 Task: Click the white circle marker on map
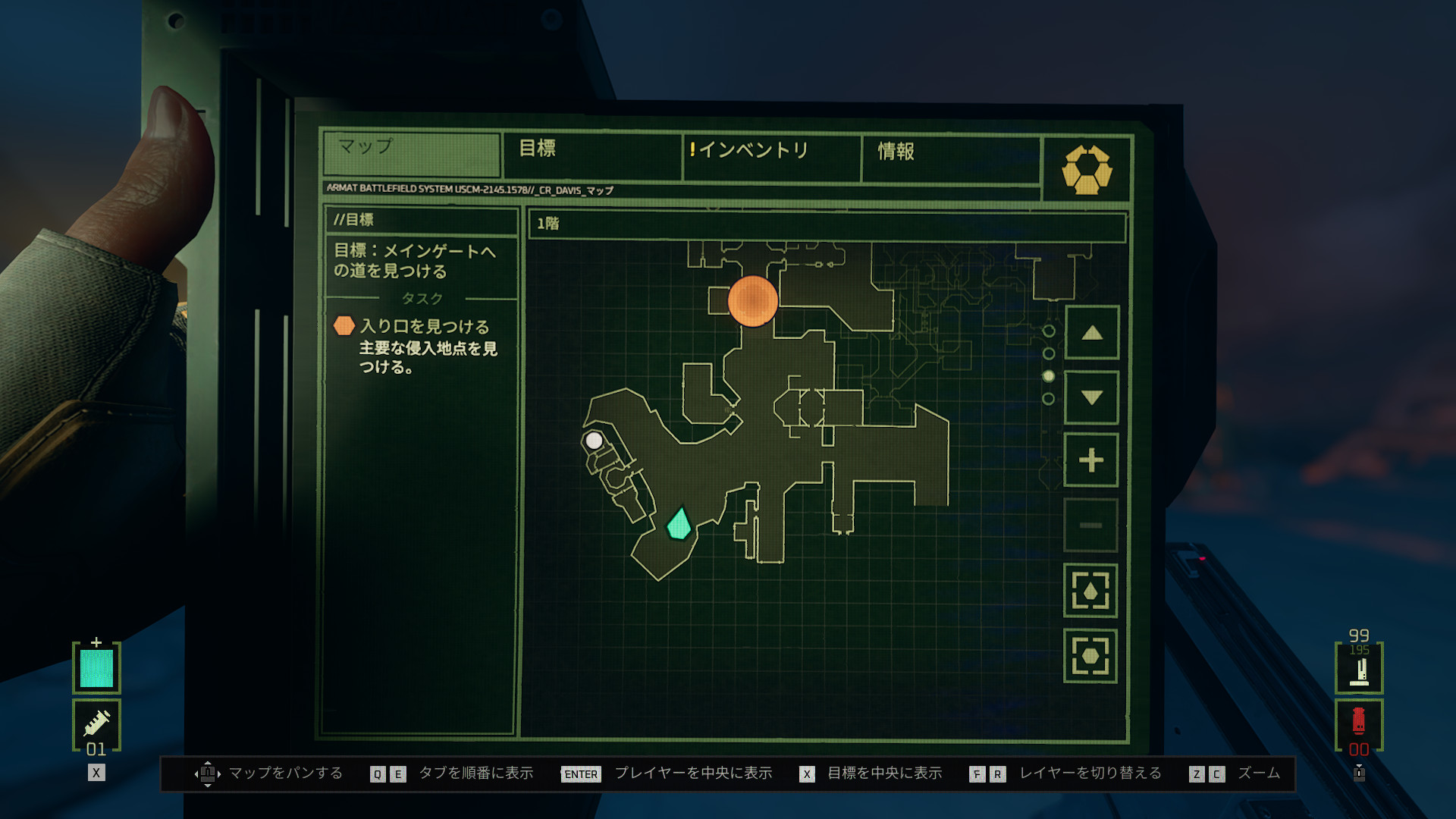pos(594,441)
